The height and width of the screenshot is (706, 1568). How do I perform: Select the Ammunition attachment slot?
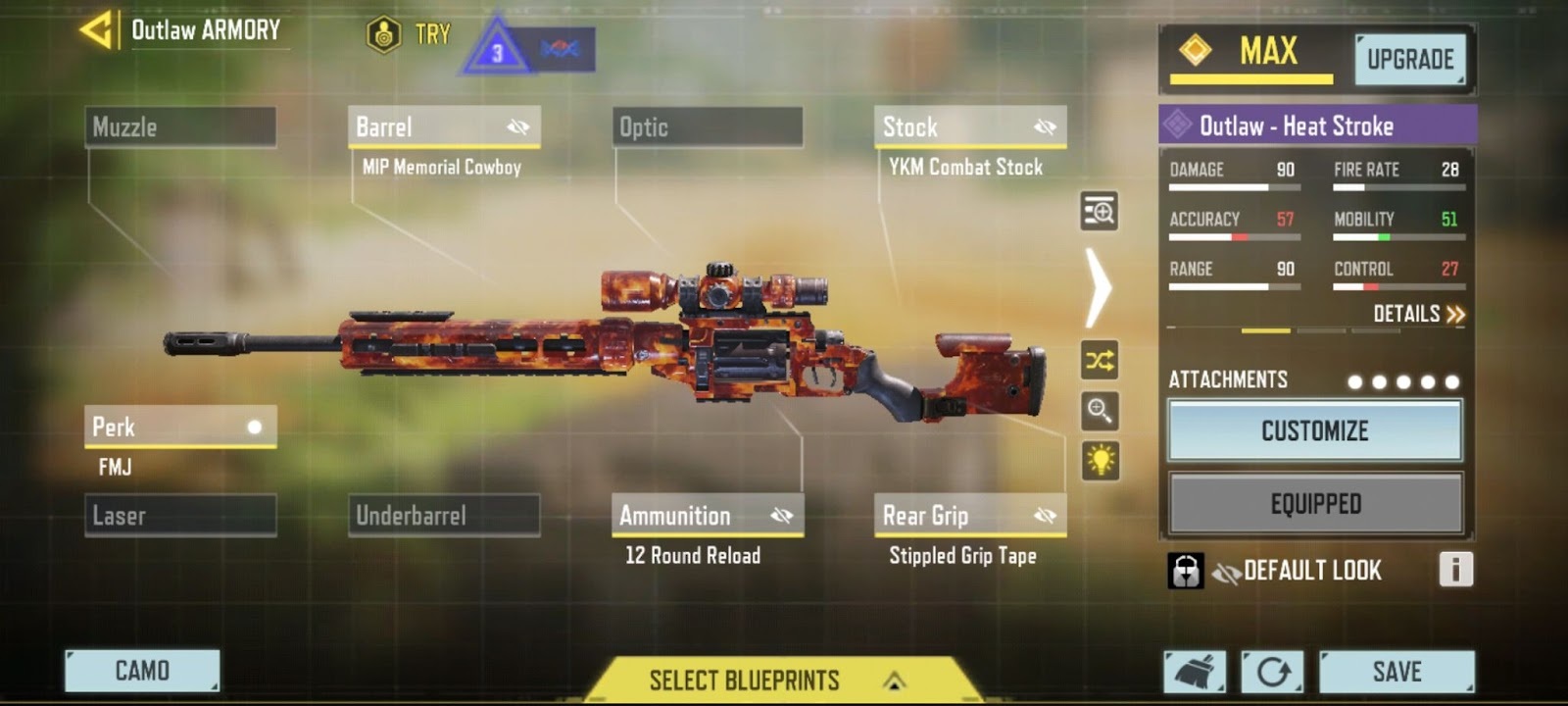coord(707,516)
